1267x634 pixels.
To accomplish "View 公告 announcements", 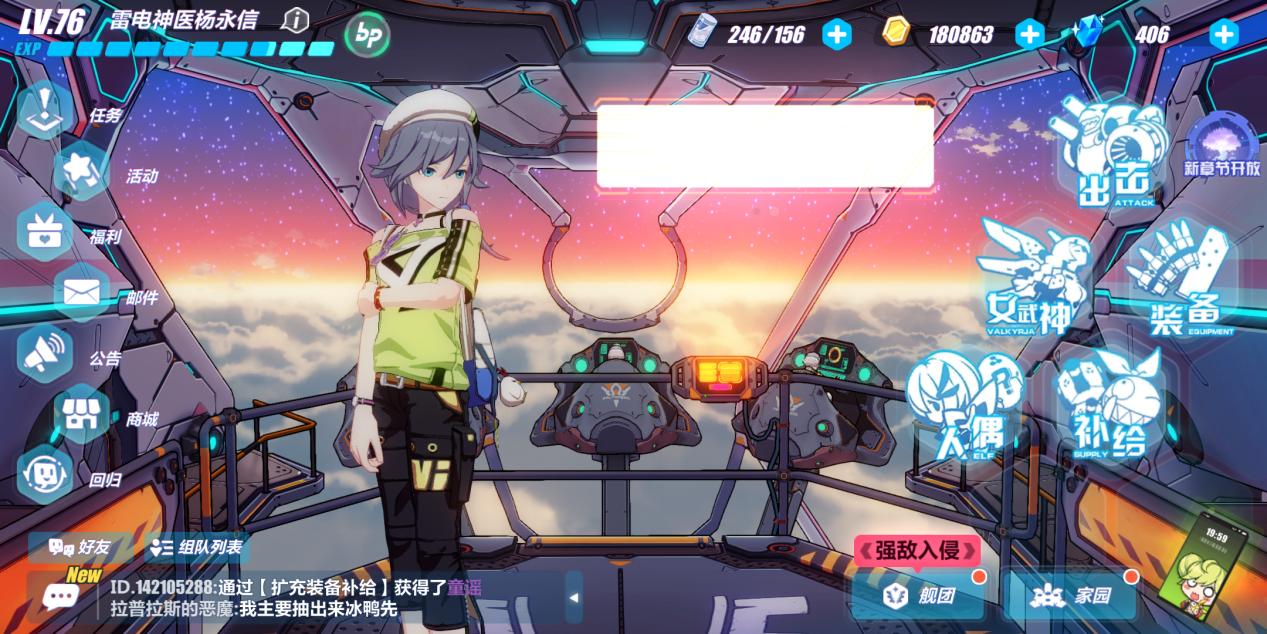I will tap(45, 354).
